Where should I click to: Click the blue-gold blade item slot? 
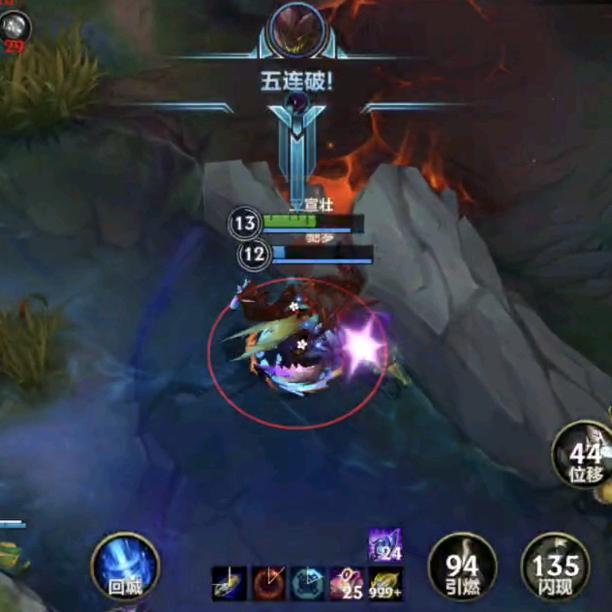pyautogui.click(x=229, y=583)
